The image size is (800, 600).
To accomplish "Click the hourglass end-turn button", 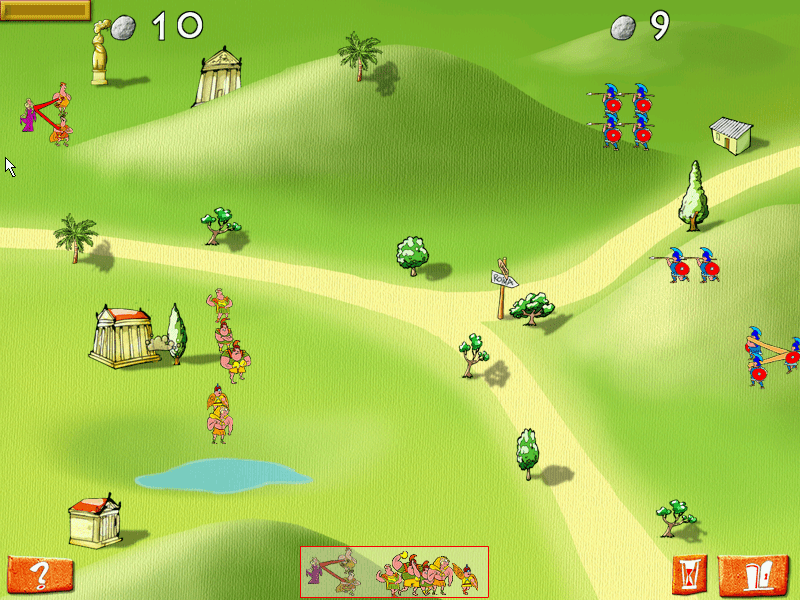I will pyautogui.click(x=690, y=574).
